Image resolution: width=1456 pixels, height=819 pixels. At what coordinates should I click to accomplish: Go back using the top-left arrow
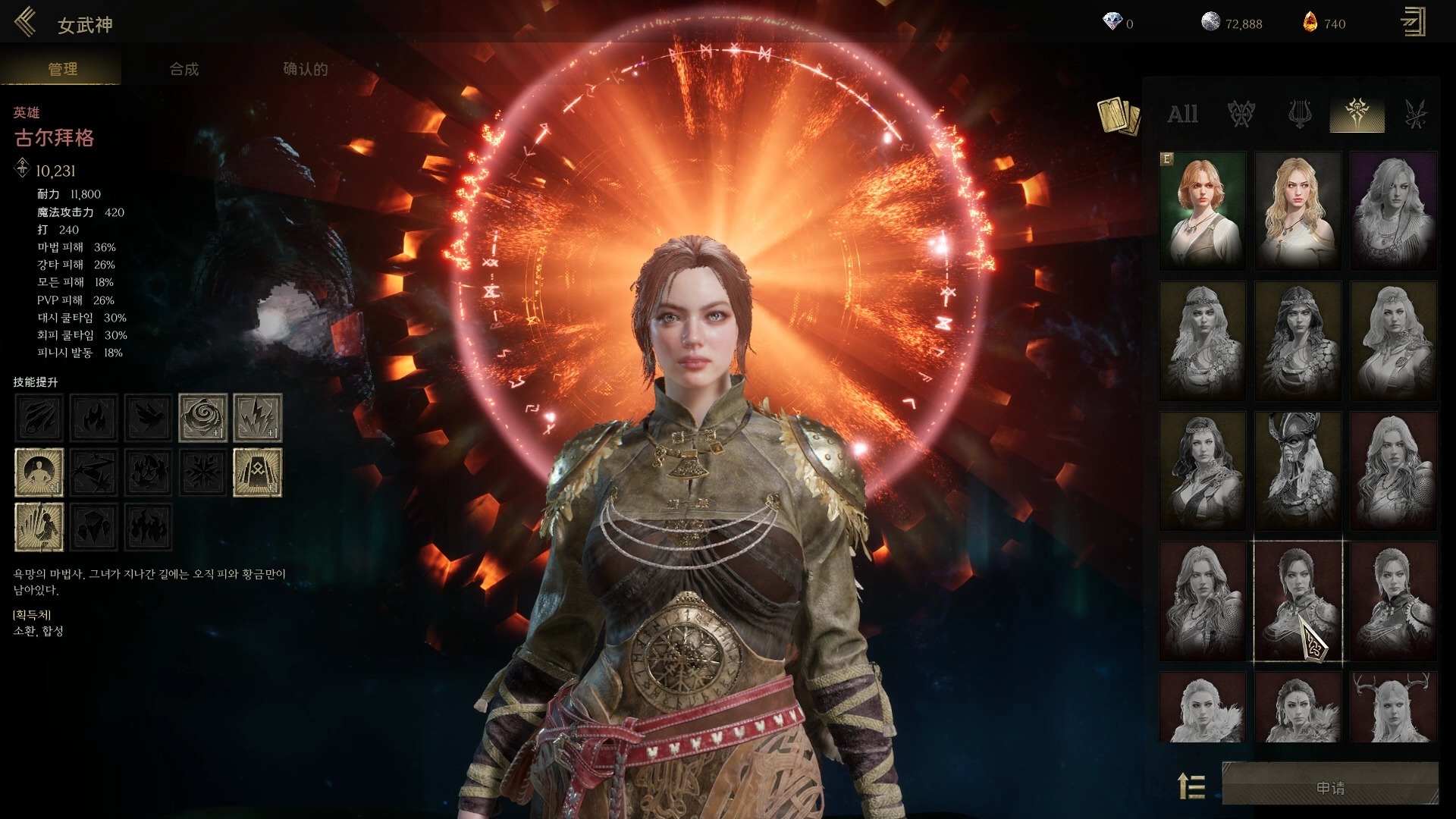pos(25,23)
